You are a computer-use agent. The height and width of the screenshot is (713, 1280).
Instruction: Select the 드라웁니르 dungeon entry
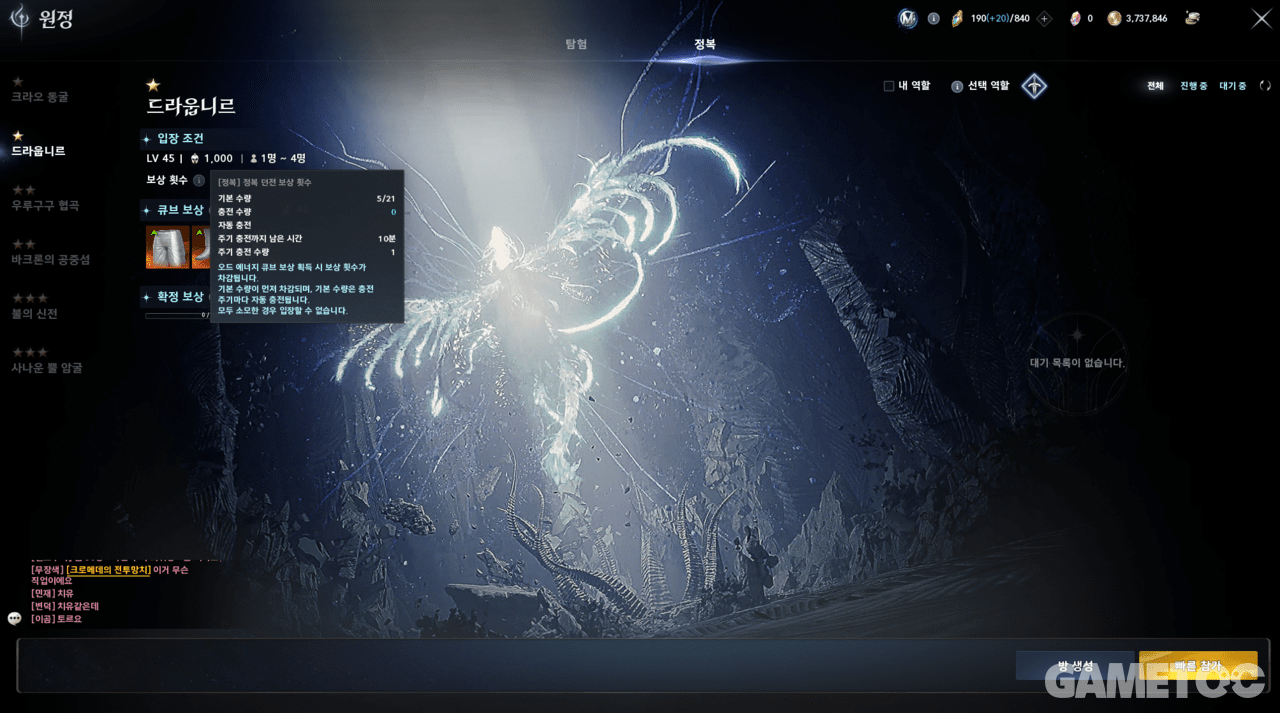point(38,151)
